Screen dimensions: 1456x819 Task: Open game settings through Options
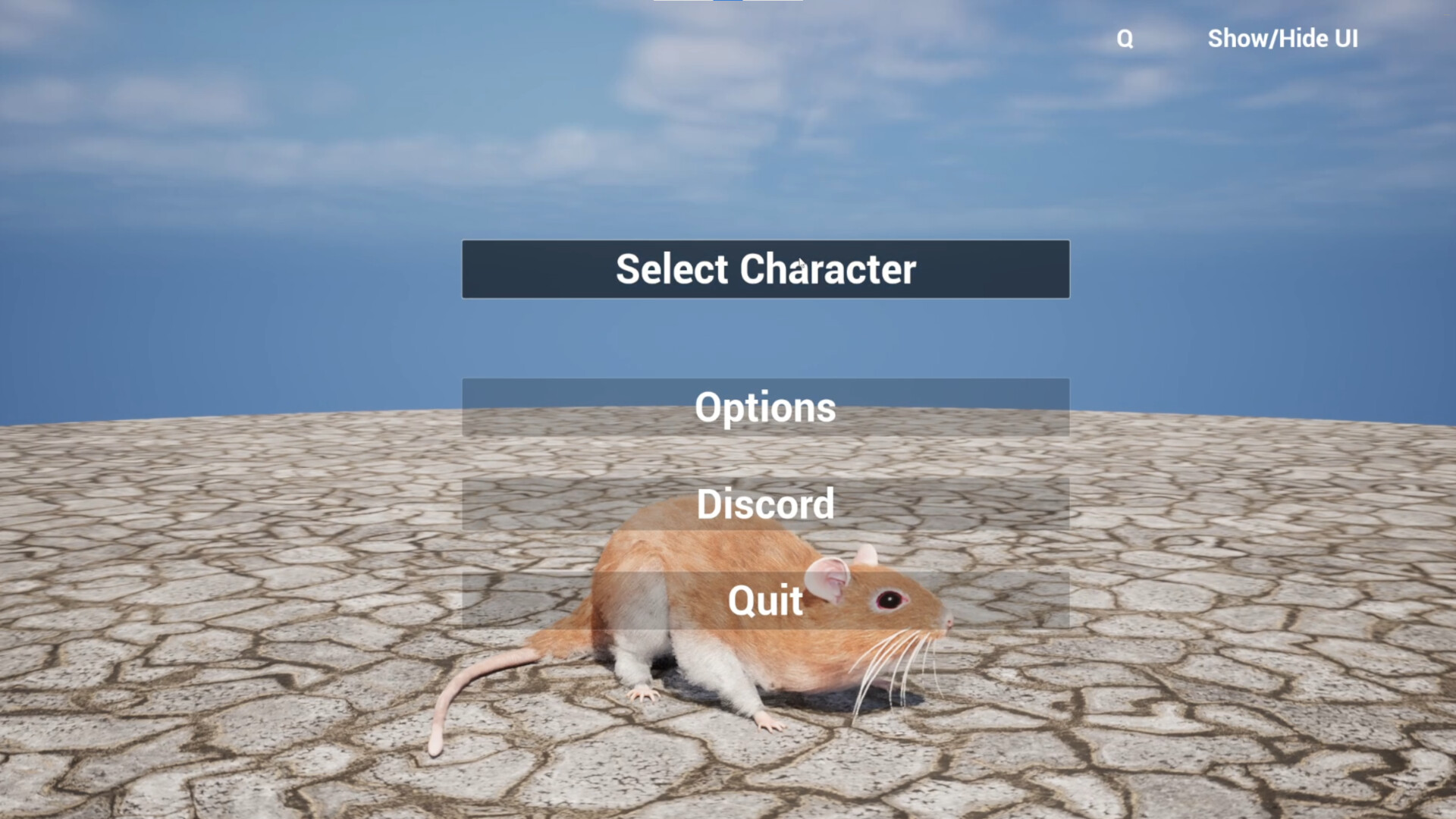[x=764, y=408]
